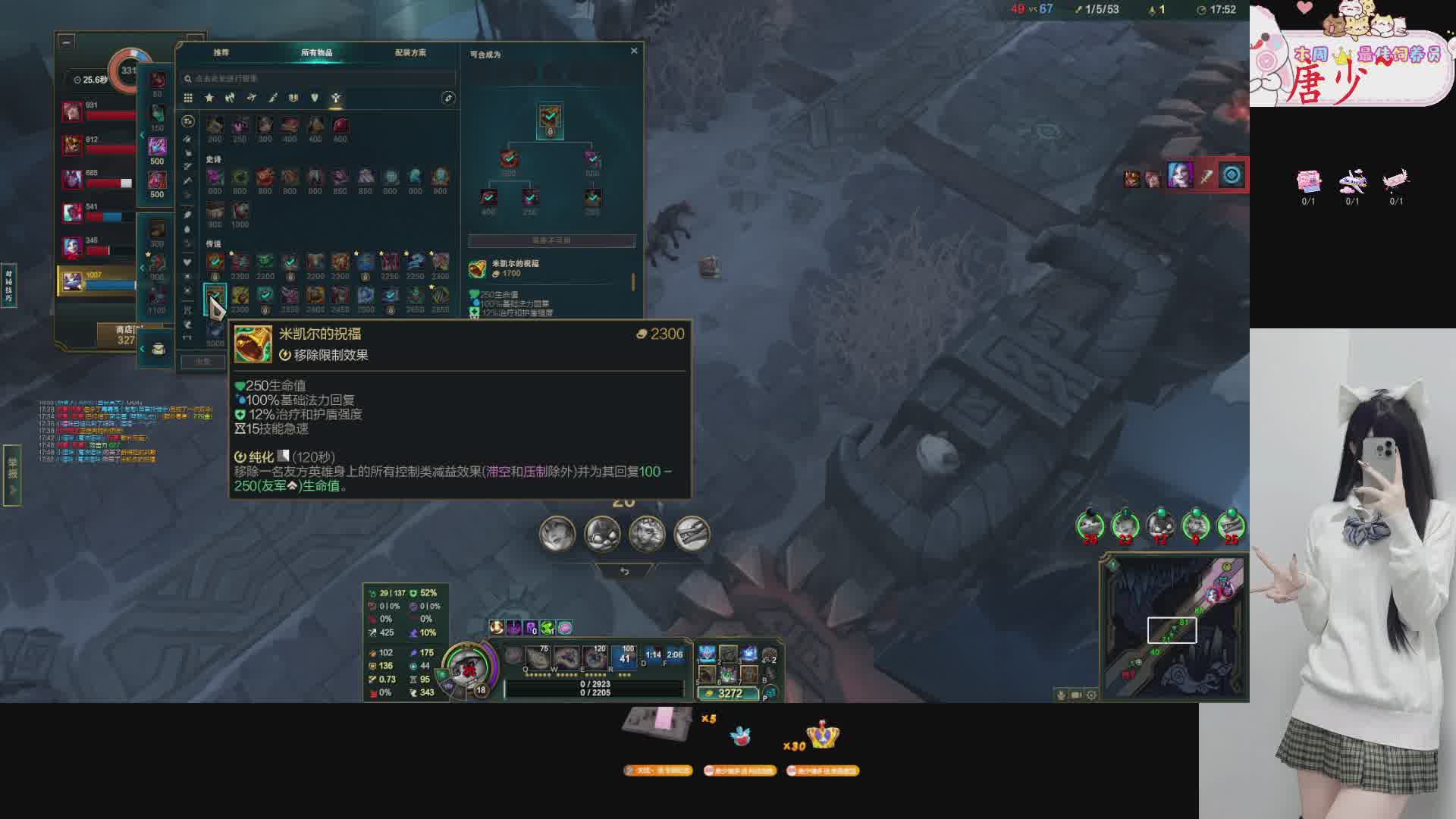Toggle the shop item sorting swap button

click(448, 98)
